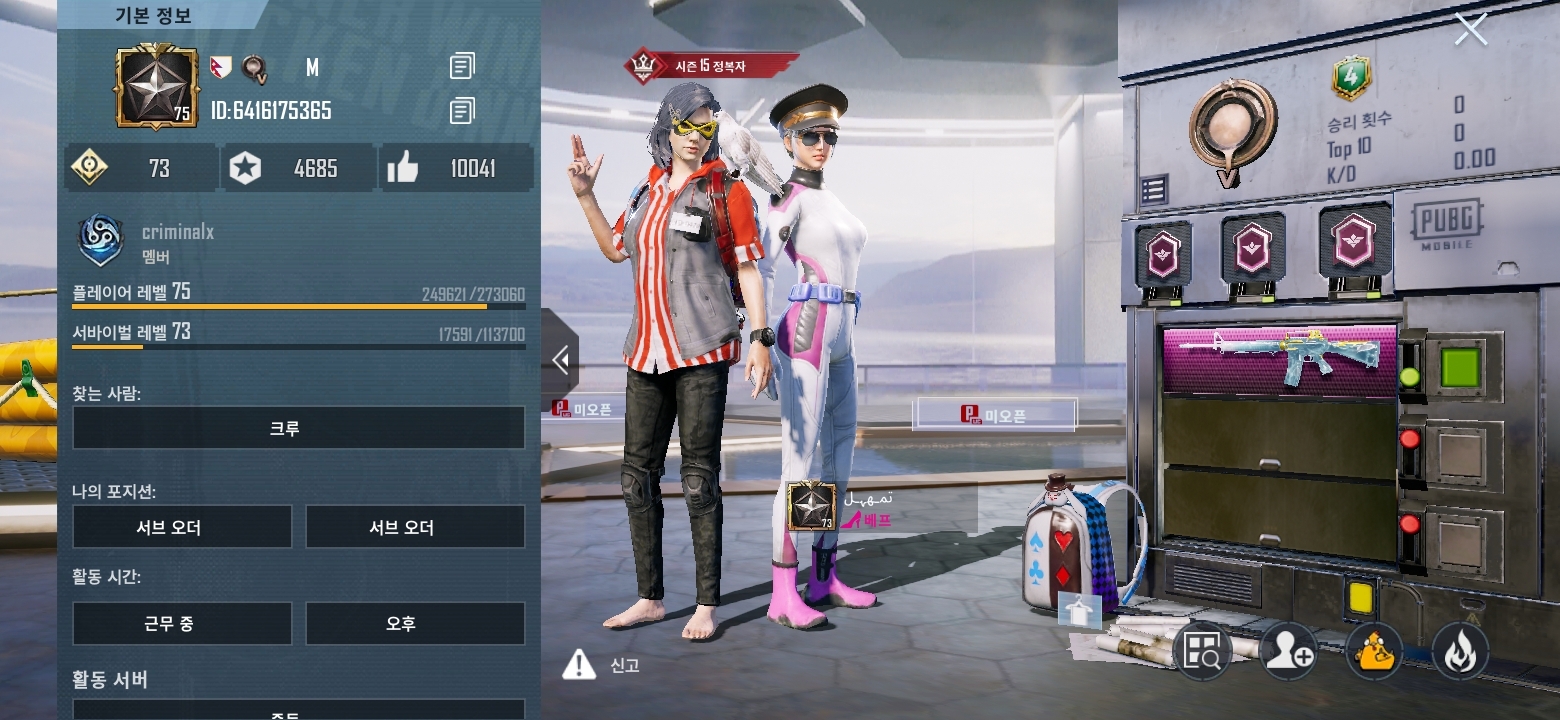Image resolution: width=1560 pixels, height=720 pixels.
Task: Collapse the profile panel with the left arrow
Action: click(558, 361)
